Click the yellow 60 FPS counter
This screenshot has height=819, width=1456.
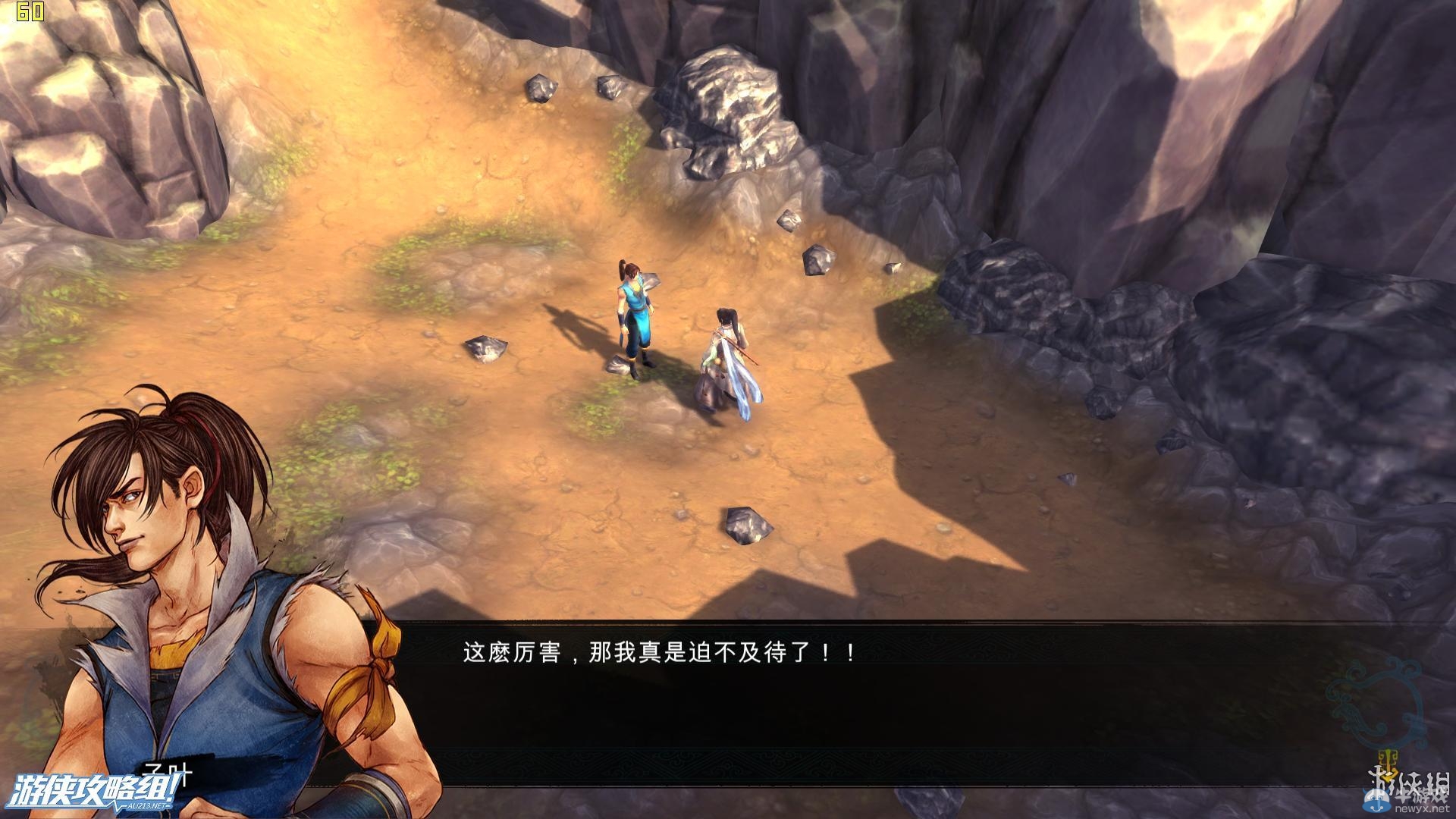click(x=29, y=11)
